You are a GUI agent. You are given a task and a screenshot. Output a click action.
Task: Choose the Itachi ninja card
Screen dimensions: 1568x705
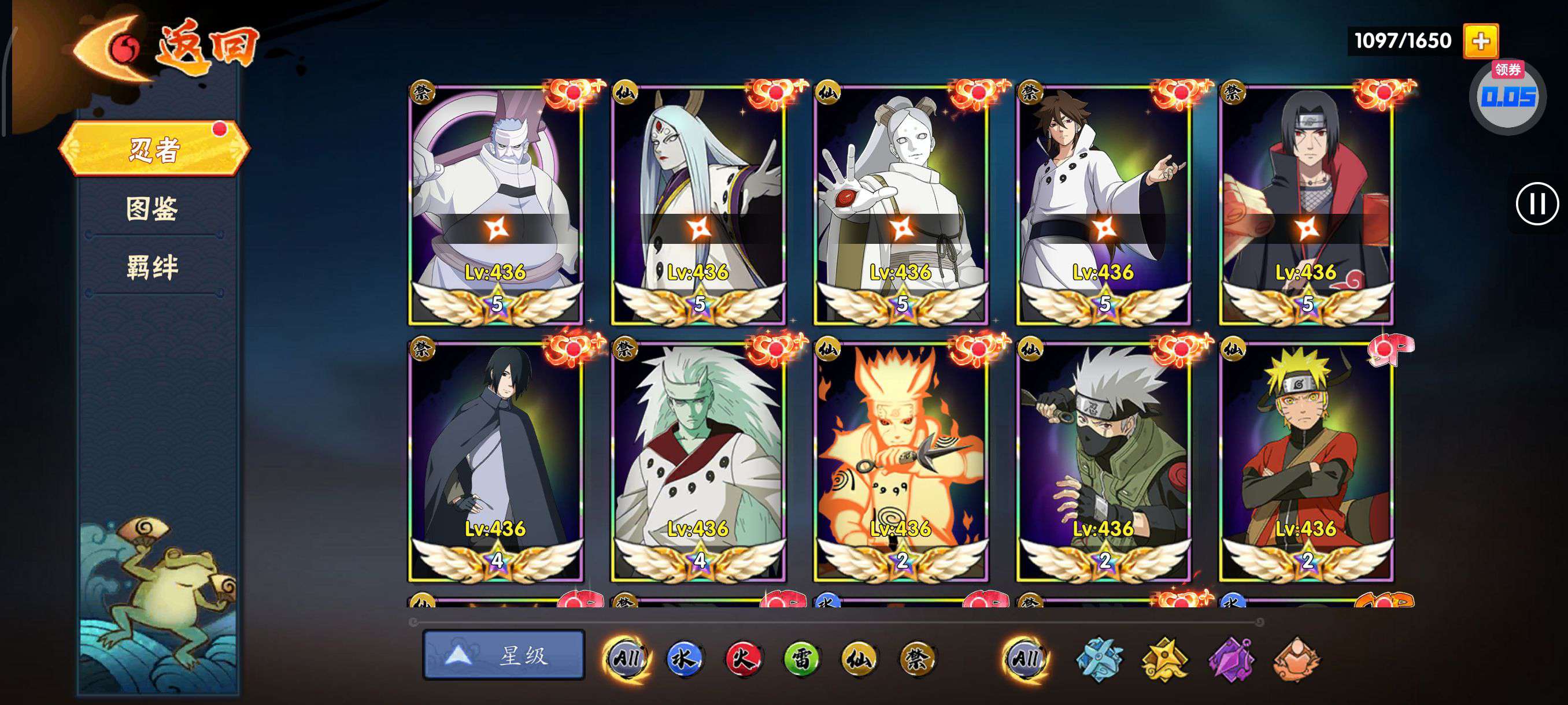click(1306, 204)
